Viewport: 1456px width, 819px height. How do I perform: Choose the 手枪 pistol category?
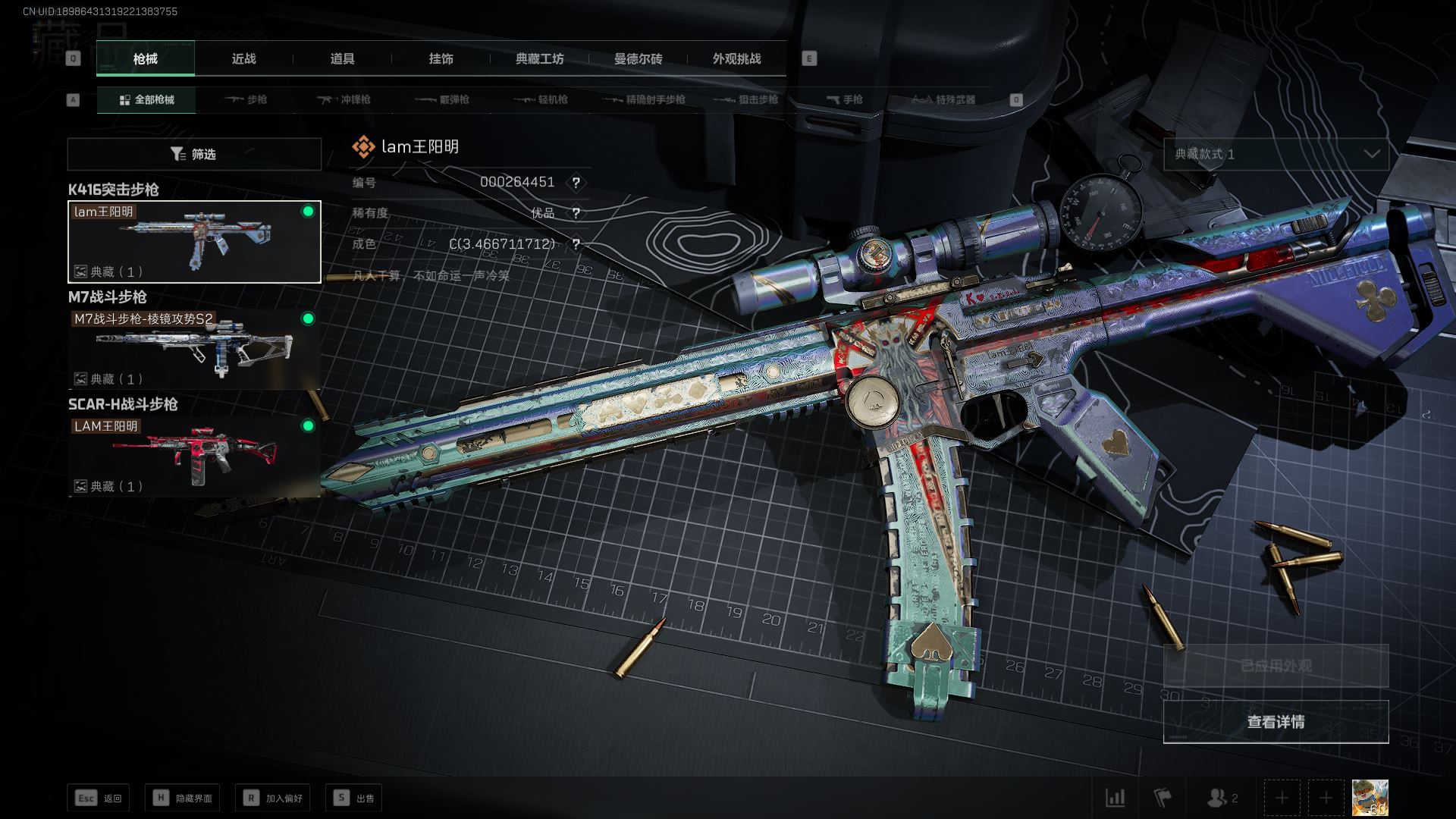click(x=844, y=99)
